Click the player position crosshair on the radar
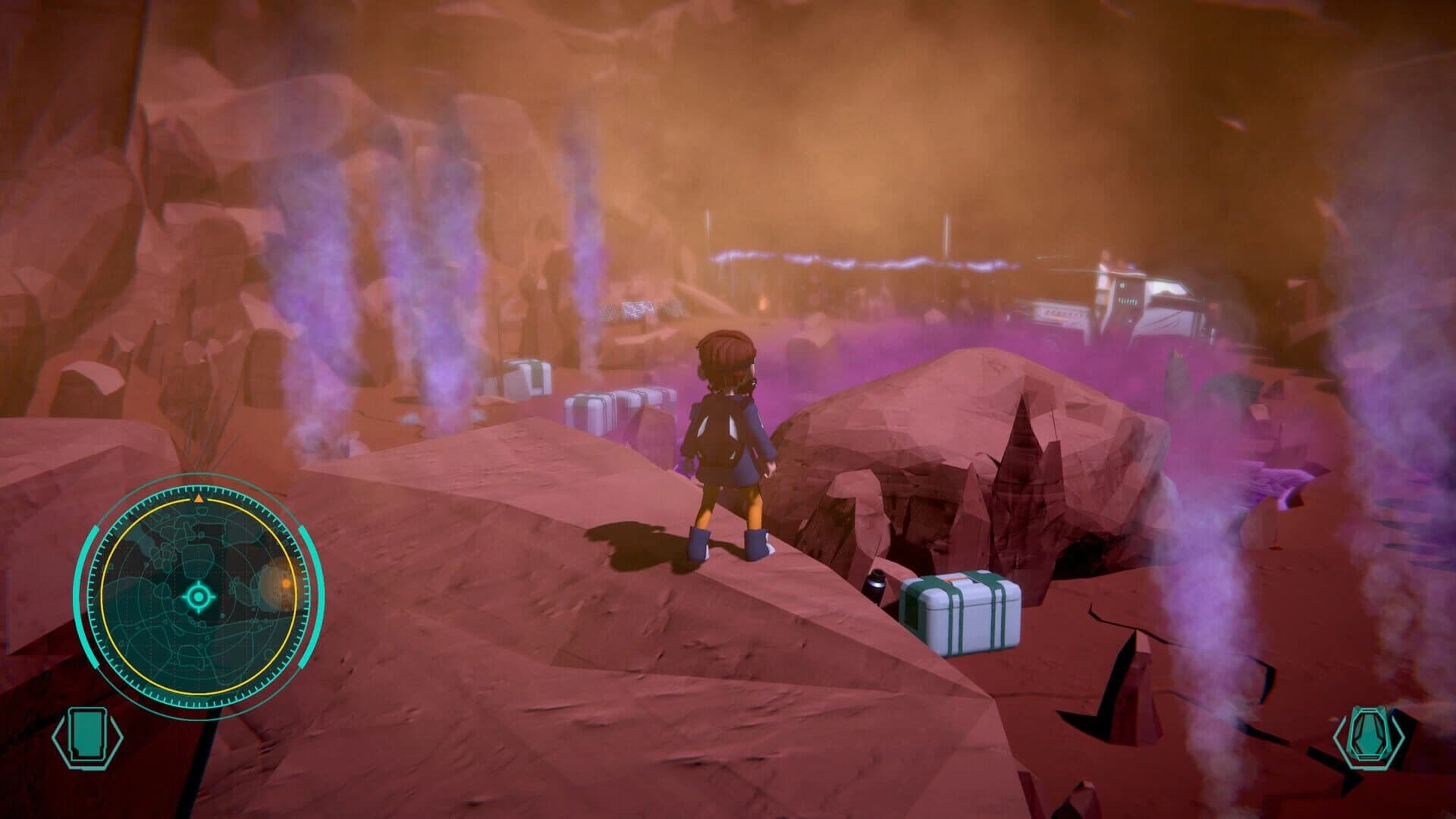 [199, 596]
